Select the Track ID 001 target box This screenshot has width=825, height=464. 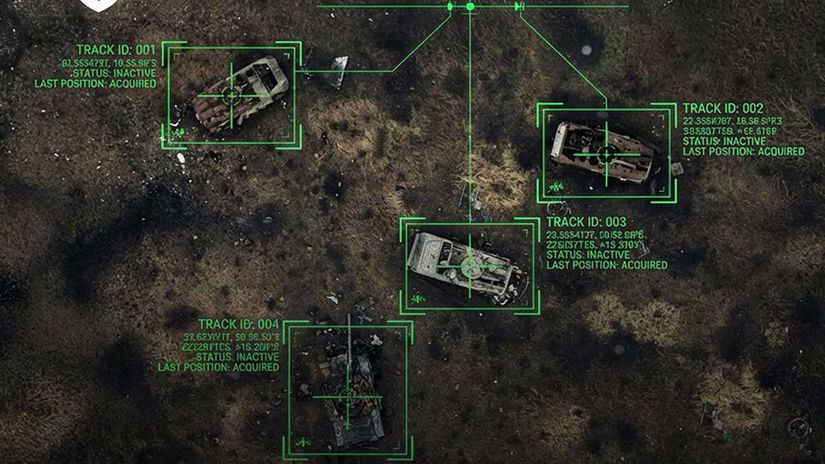(x=232, y=95)
